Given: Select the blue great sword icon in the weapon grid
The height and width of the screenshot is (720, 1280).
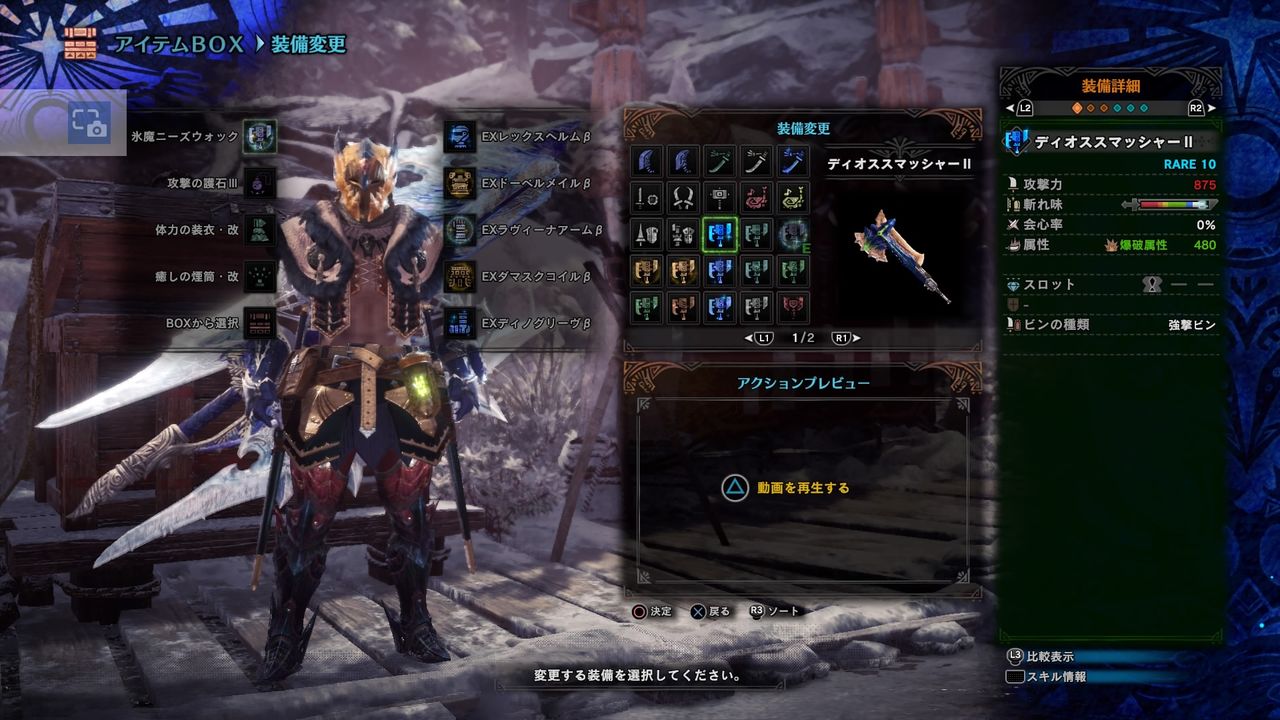Looking at the screenshot, I should click(x=647, y=162).
